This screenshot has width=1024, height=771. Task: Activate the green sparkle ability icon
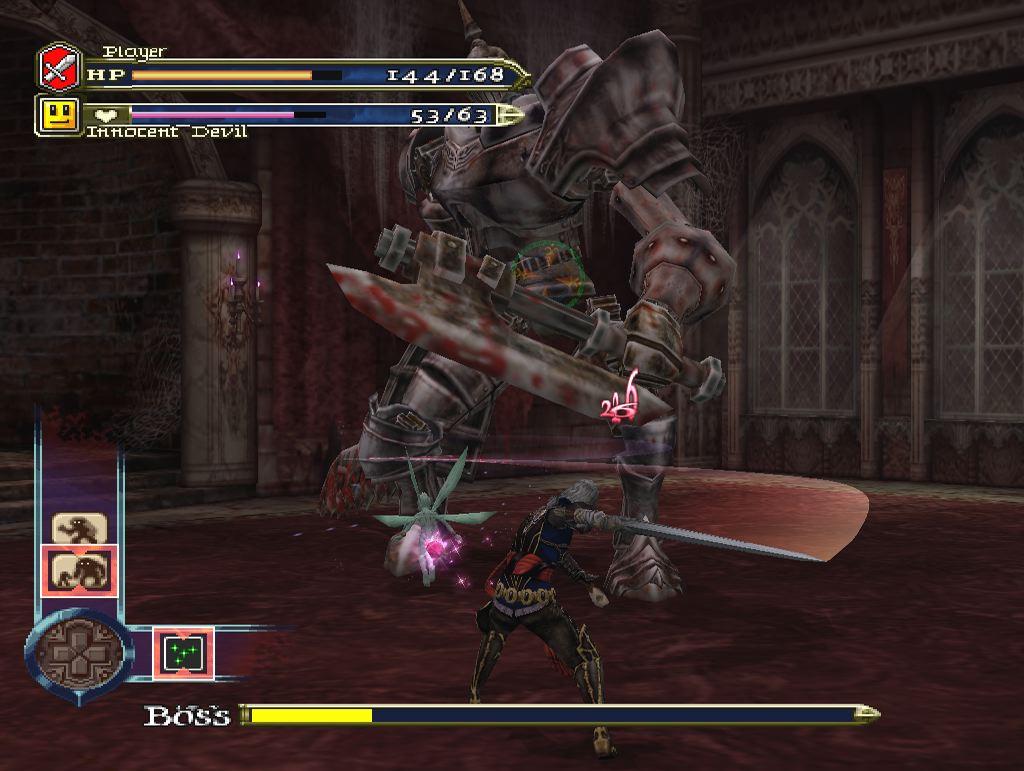pos(183,652)
